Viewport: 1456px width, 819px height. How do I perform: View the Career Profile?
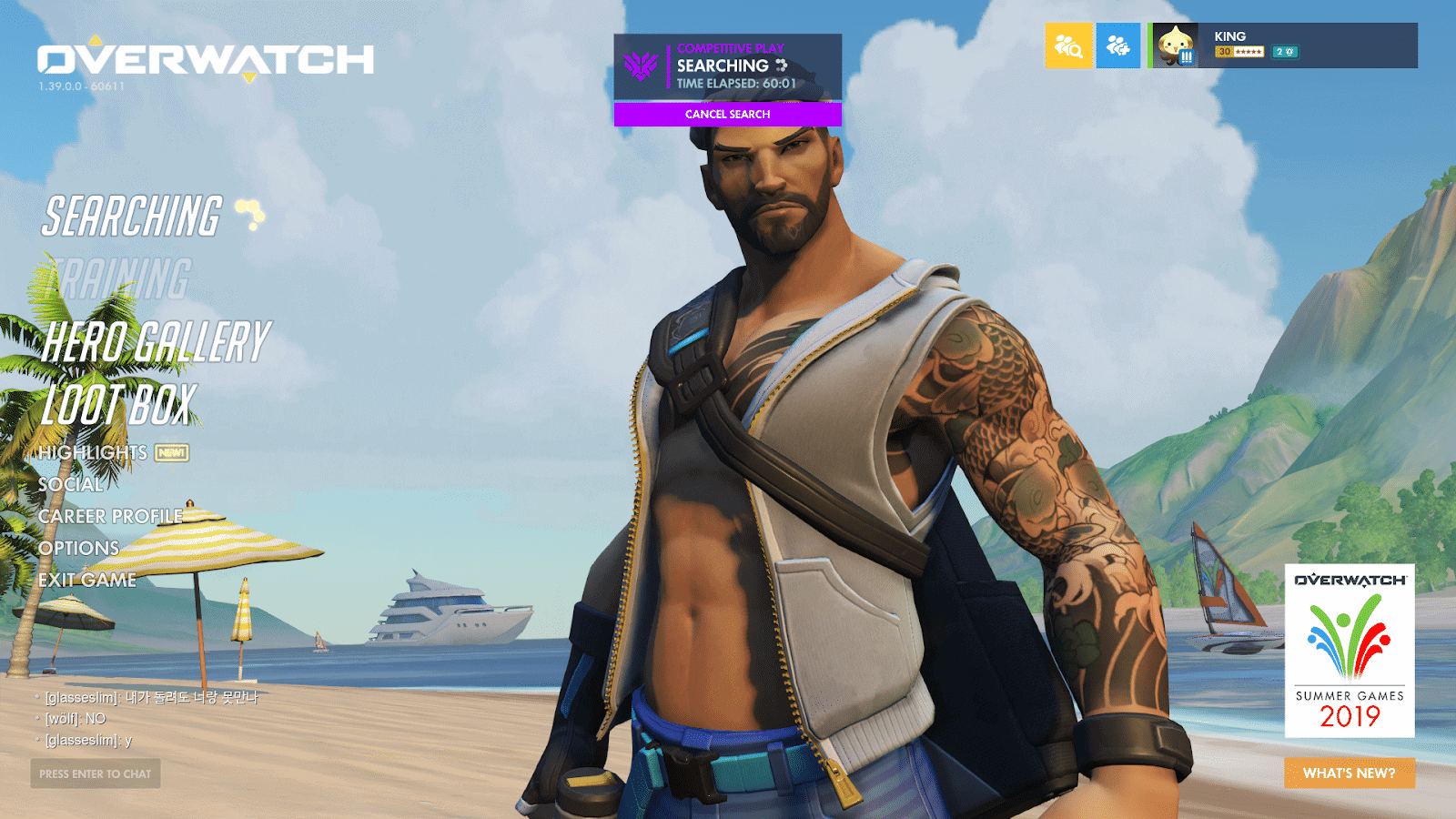[x=108, y=517]
